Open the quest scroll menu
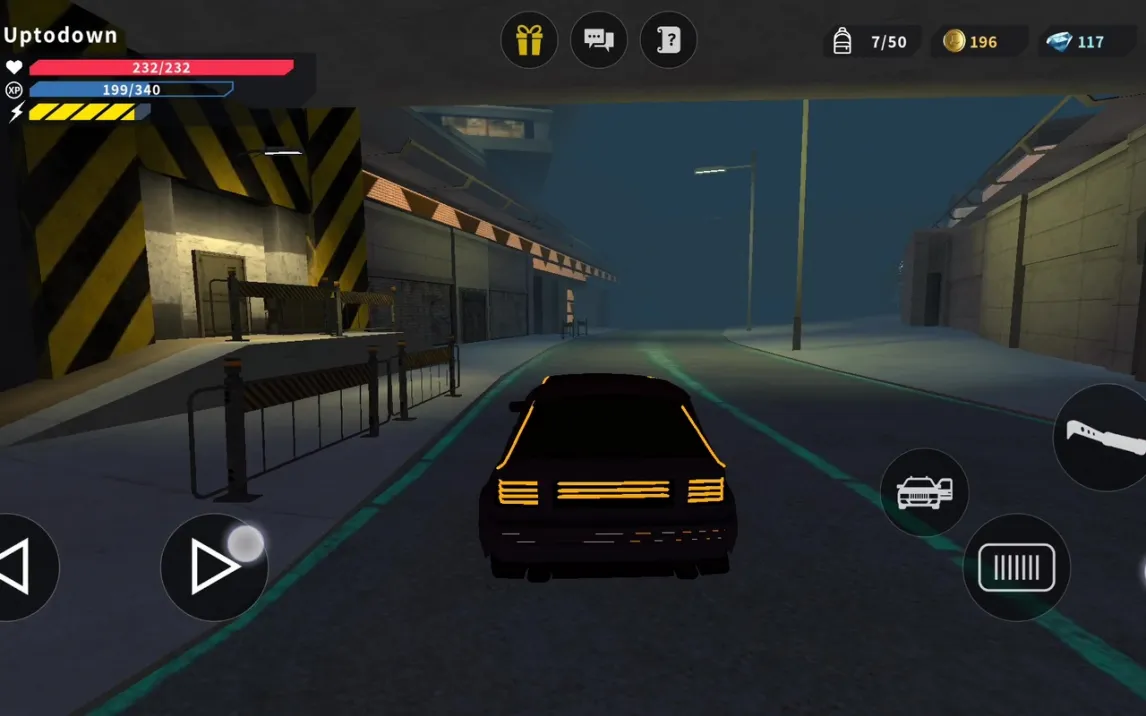1146x716 pixels. (x=668, y=40)
